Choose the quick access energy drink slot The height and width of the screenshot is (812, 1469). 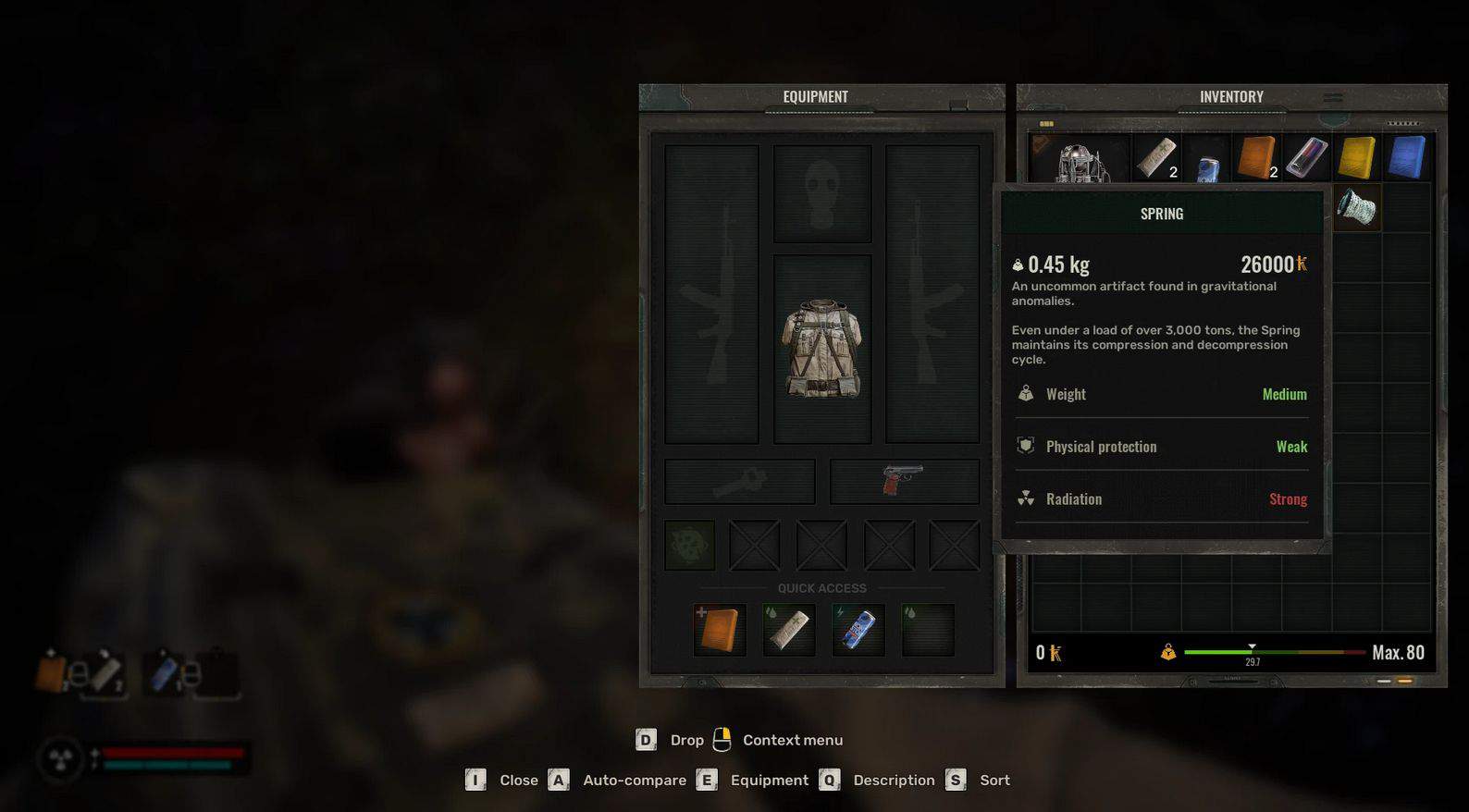click(x=858, y=630)
